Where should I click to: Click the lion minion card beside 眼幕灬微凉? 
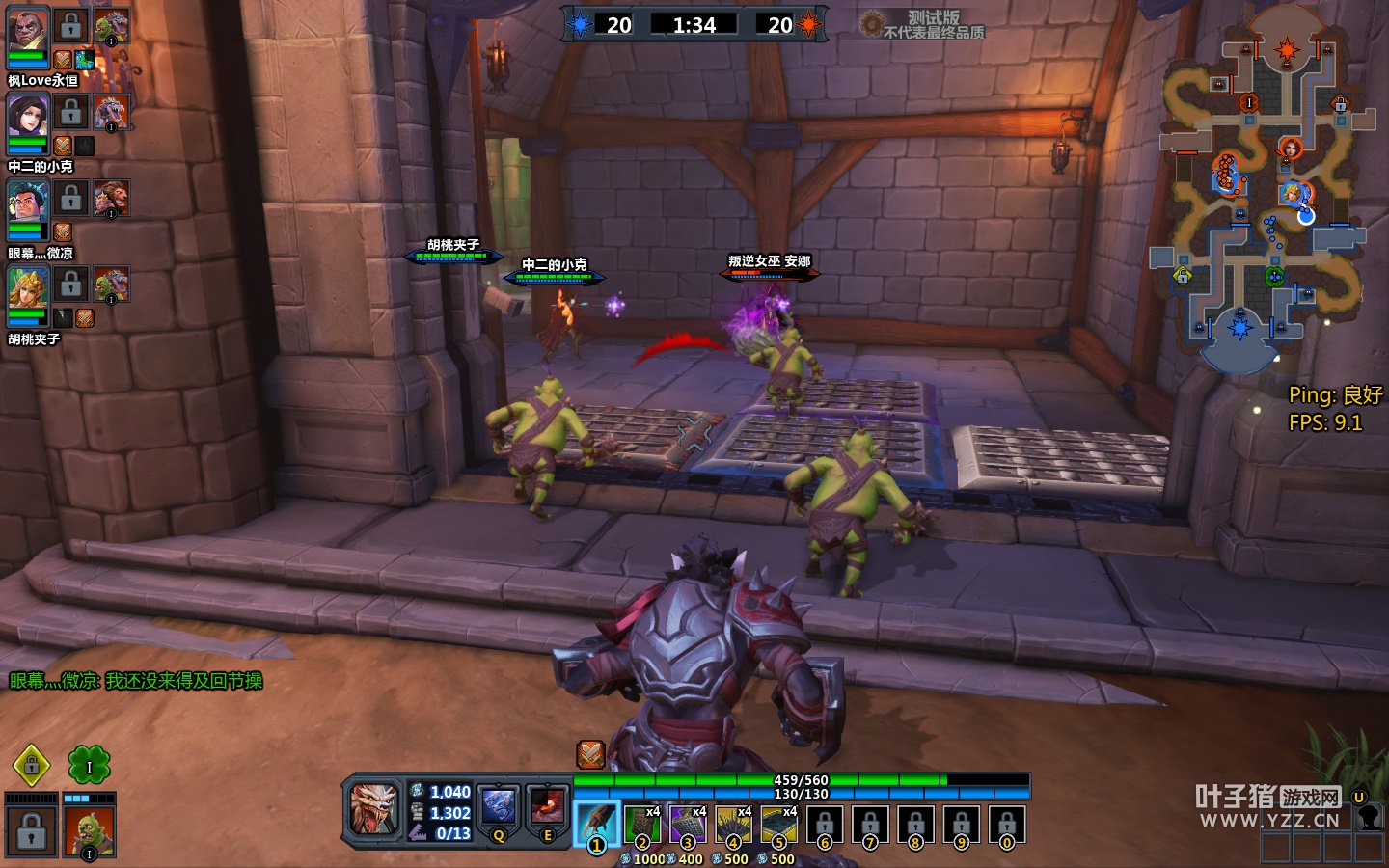(x=111, y=199)
